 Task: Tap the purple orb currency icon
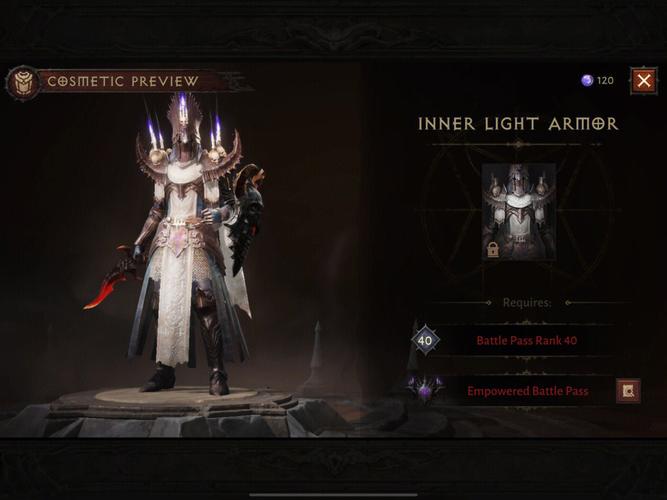587,80
